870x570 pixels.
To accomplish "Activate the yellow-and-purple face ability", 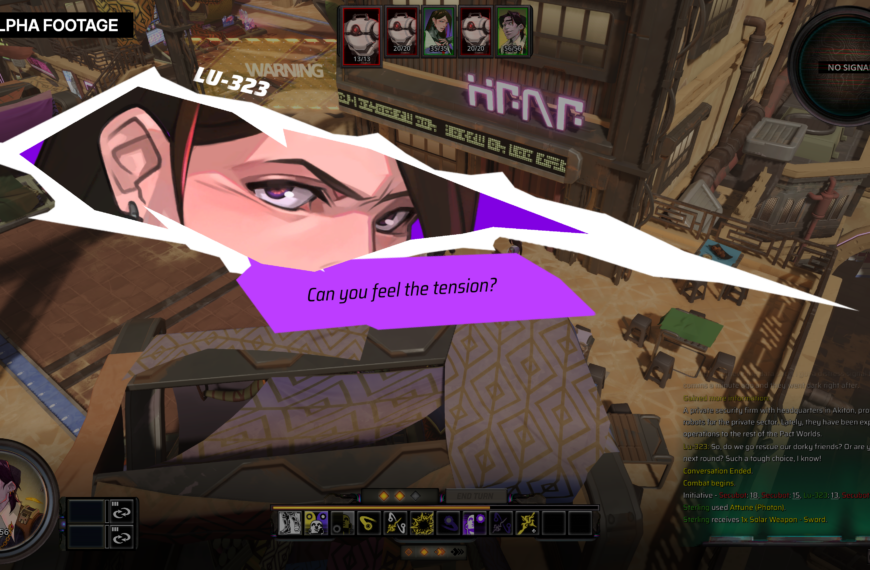I will (x=316, y=523).
